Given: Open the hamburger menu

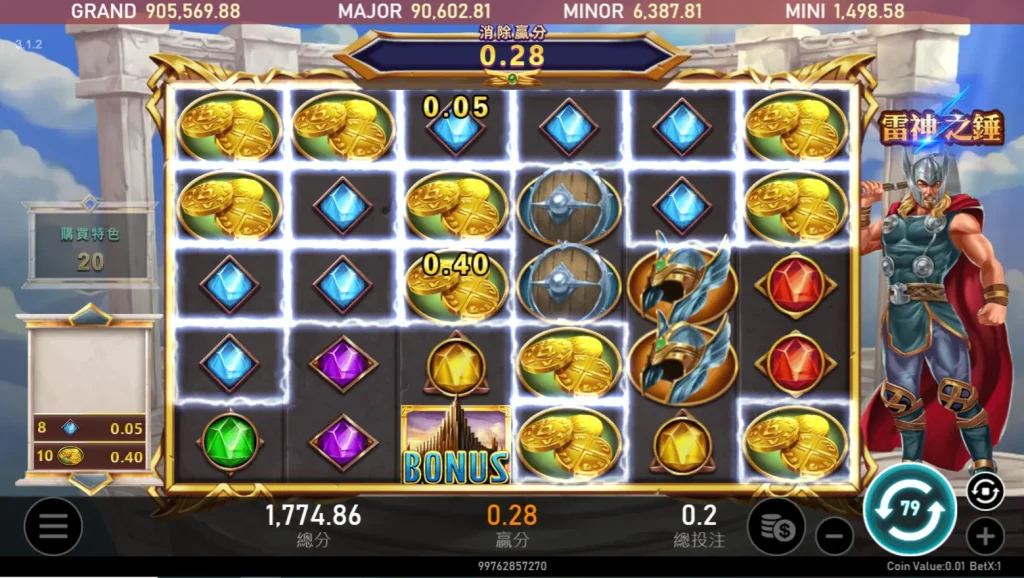Looking at the screenshot, I should click(53, 526).
